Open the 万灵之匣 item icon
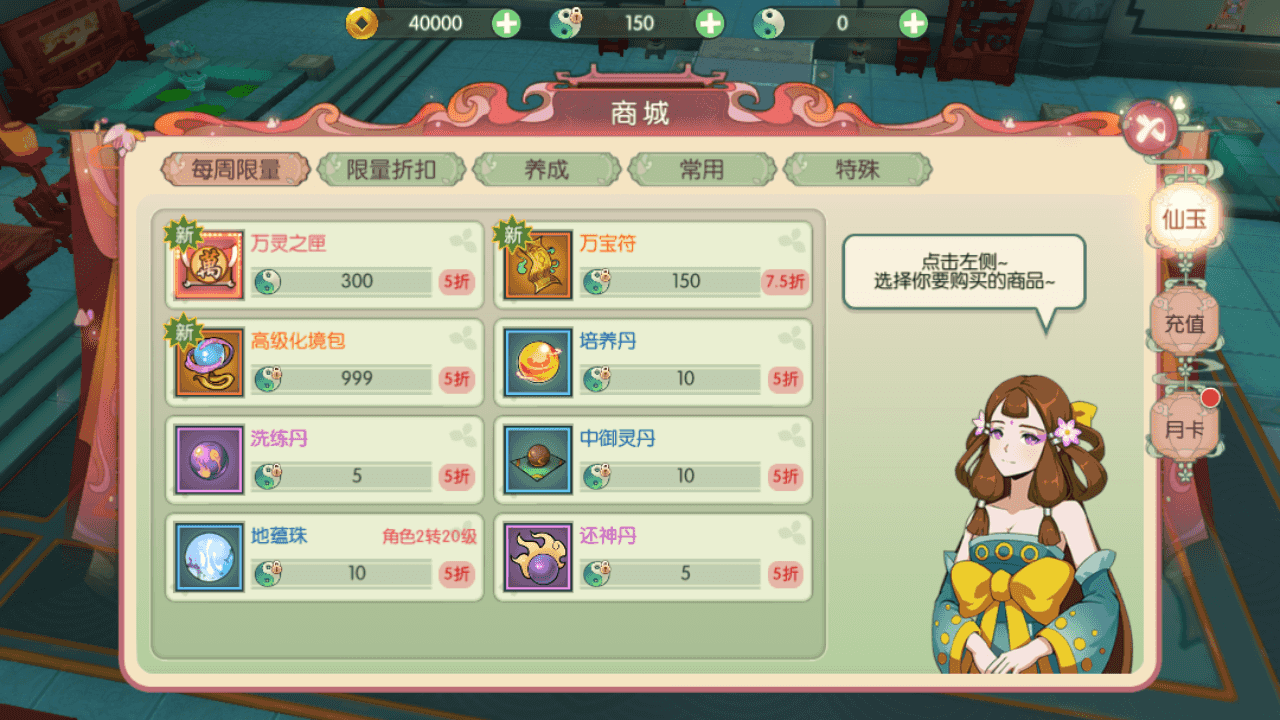 208,264
